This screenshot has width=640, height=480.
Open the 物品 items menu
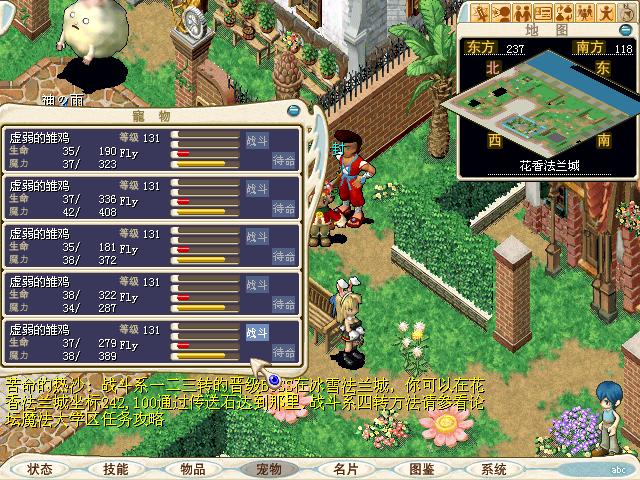[x=193, y=468]
